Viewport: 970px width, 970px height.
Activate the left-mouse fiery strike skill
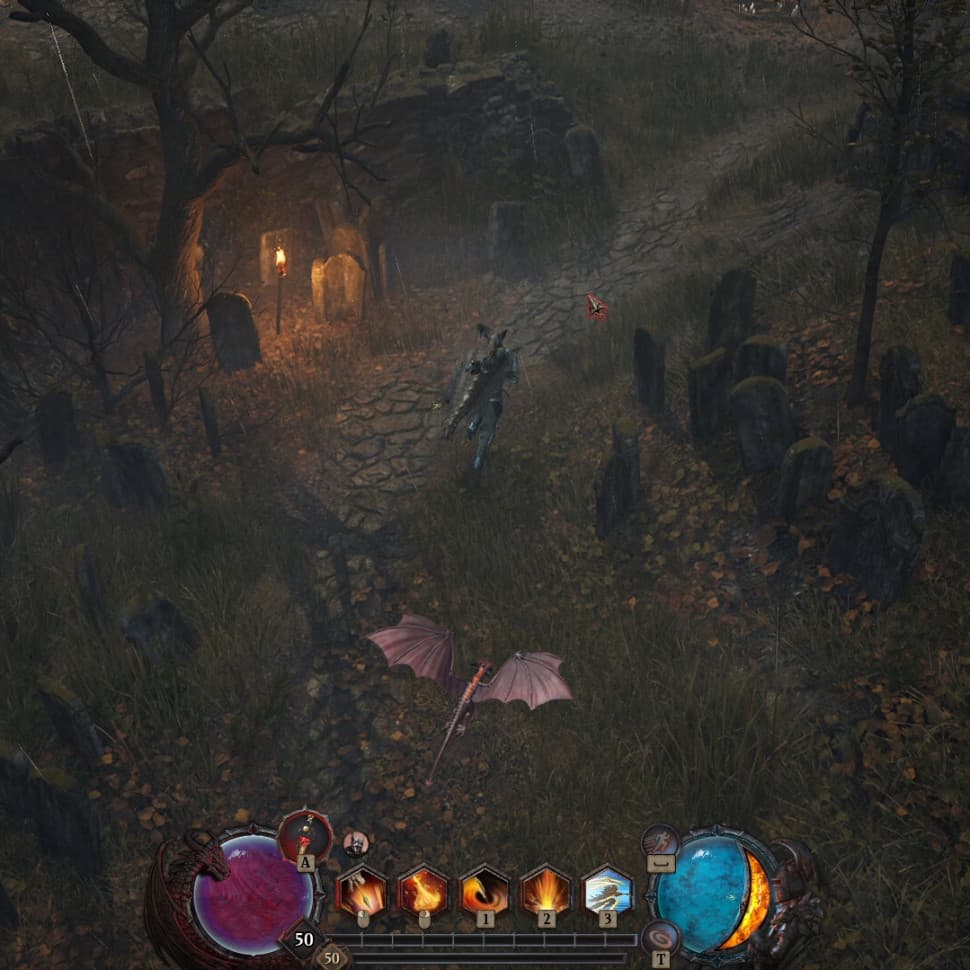pyautogui.click(x=362, y=889)
